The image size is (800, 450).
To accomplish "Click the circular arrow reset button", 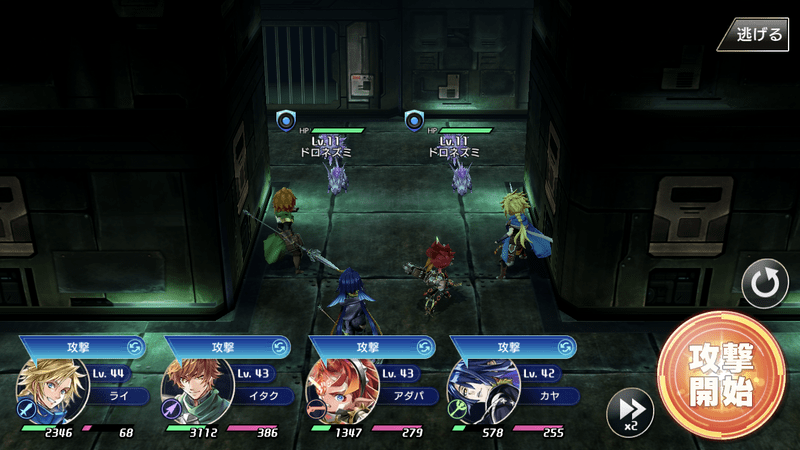I will point(765,285).
